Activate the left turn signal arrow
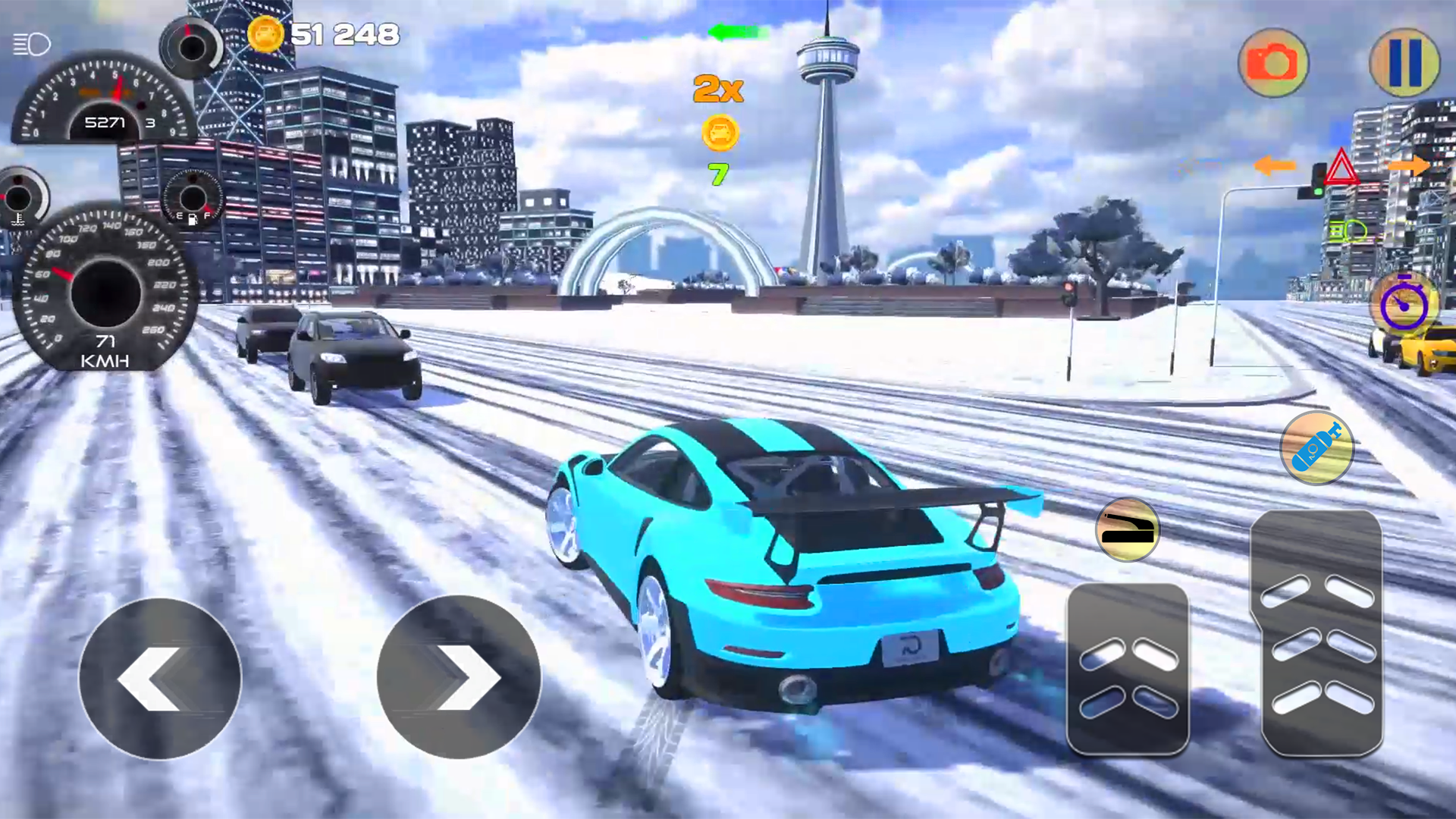Image resolution: width=1456 pixels, height=819 pixels. (1276, 165)
